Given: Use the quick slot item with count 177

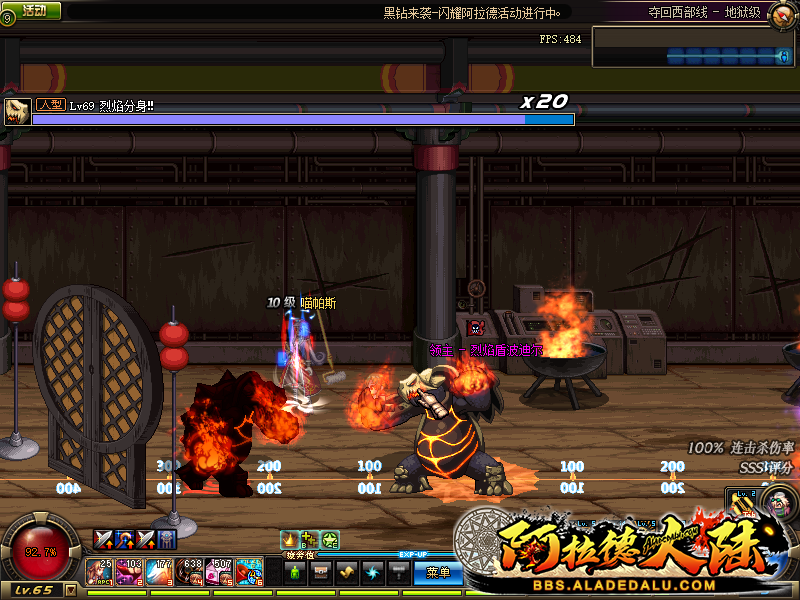Looking at the screenshot, I should pos(159,573).
